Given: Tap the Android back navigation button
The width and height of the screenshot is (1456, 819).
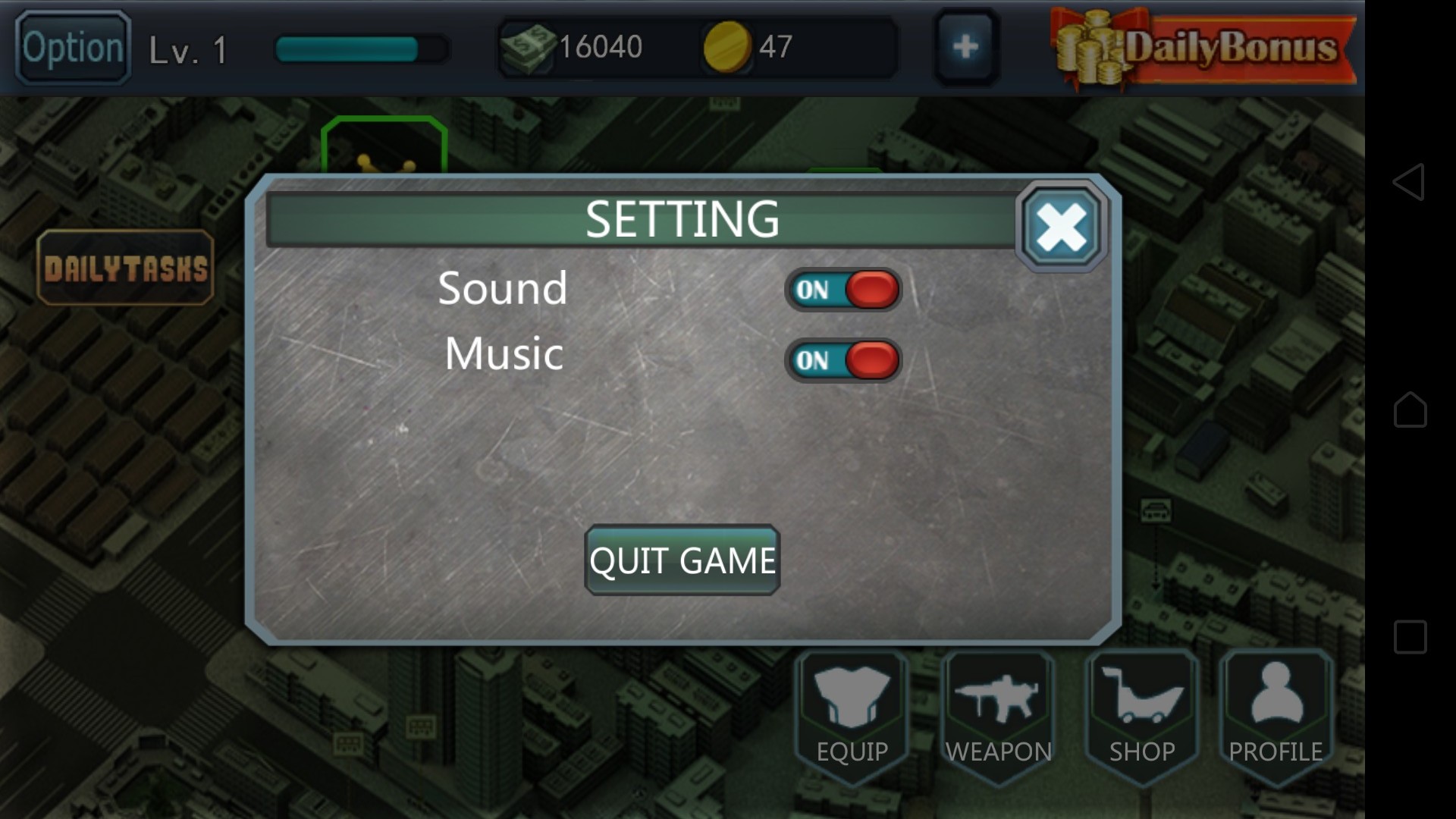Looking at the screenshot, I should [1410, 182].
